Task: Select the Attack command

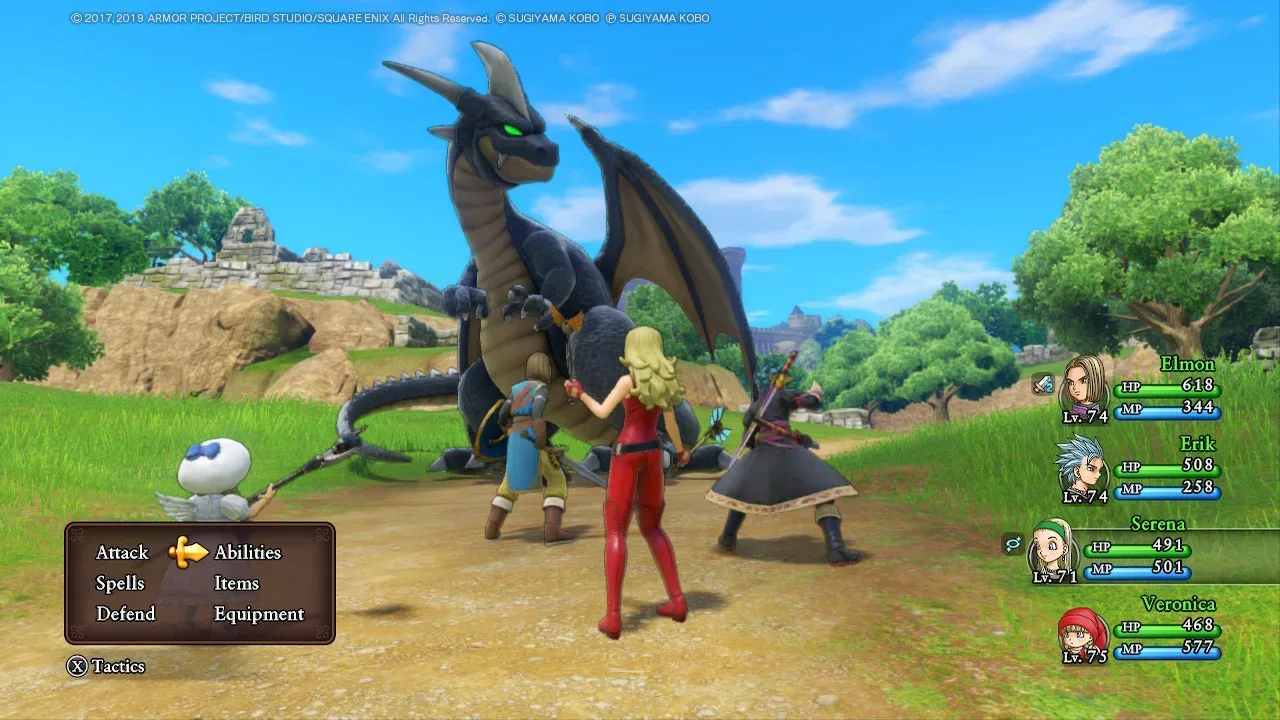Action: pyautogui.click(x=121, y=552)
